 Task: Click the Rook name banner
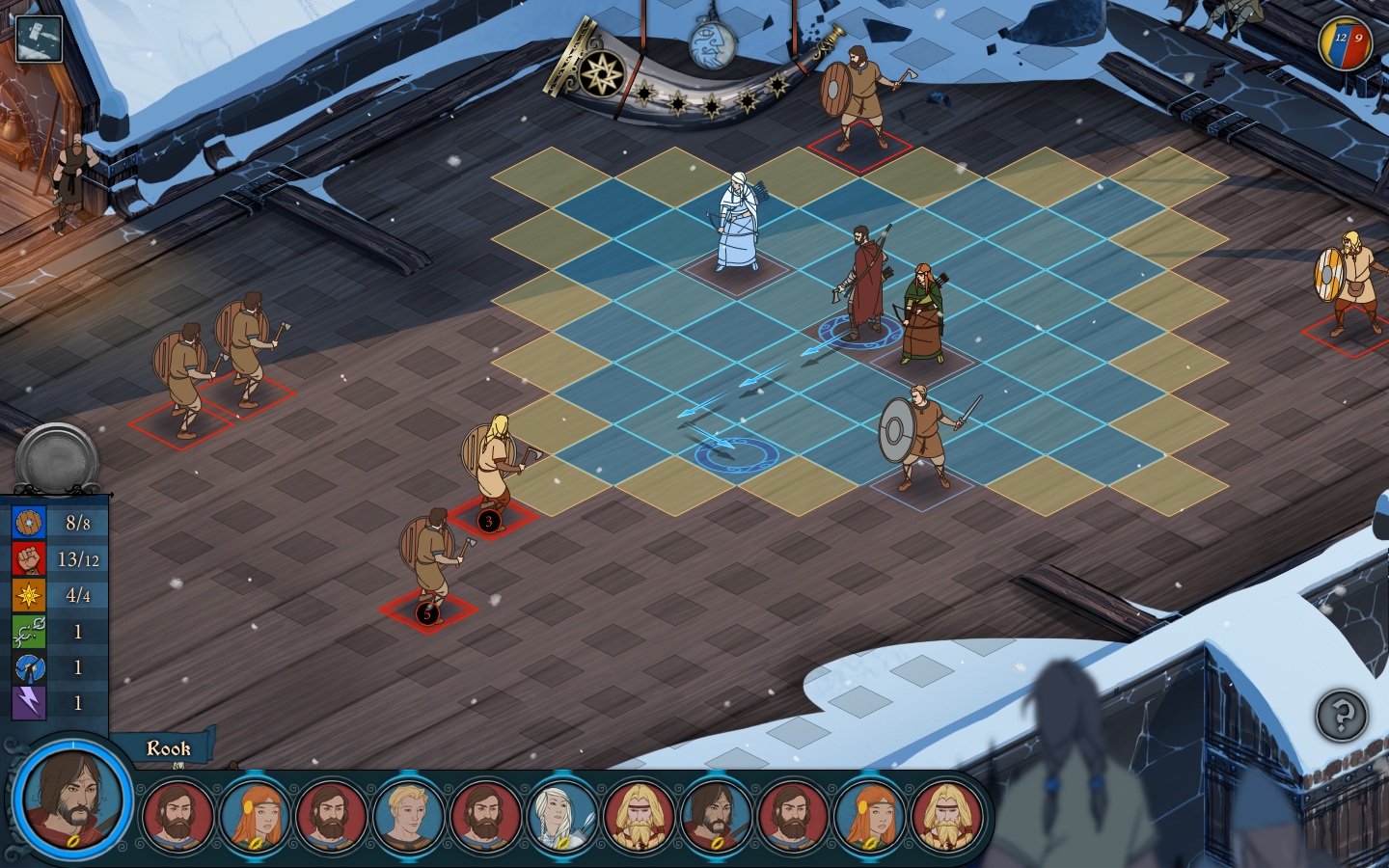167,748
